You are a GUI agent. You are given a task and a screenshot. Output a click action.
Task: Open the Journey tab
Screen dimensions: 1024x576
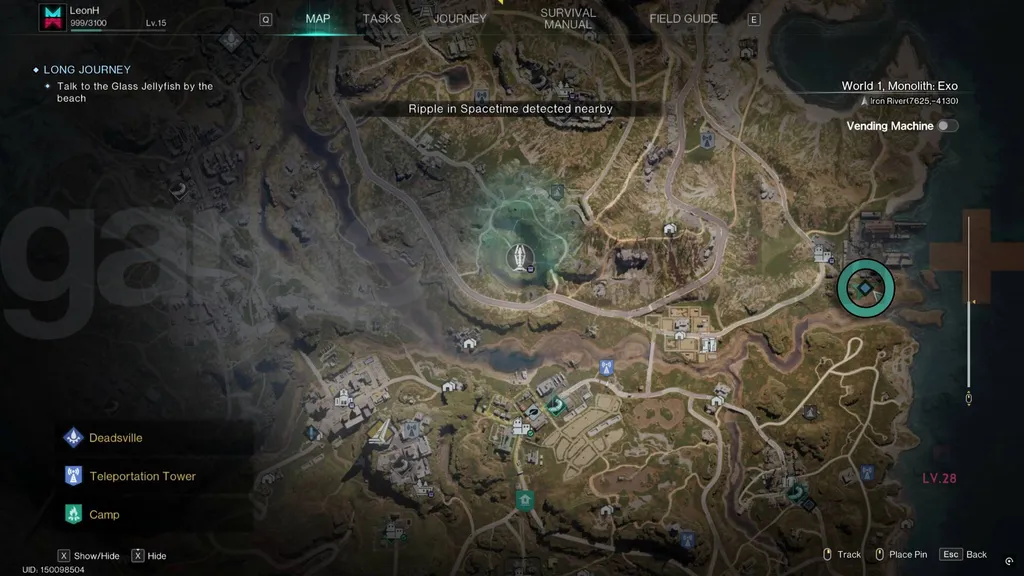(x=460, y=19)
